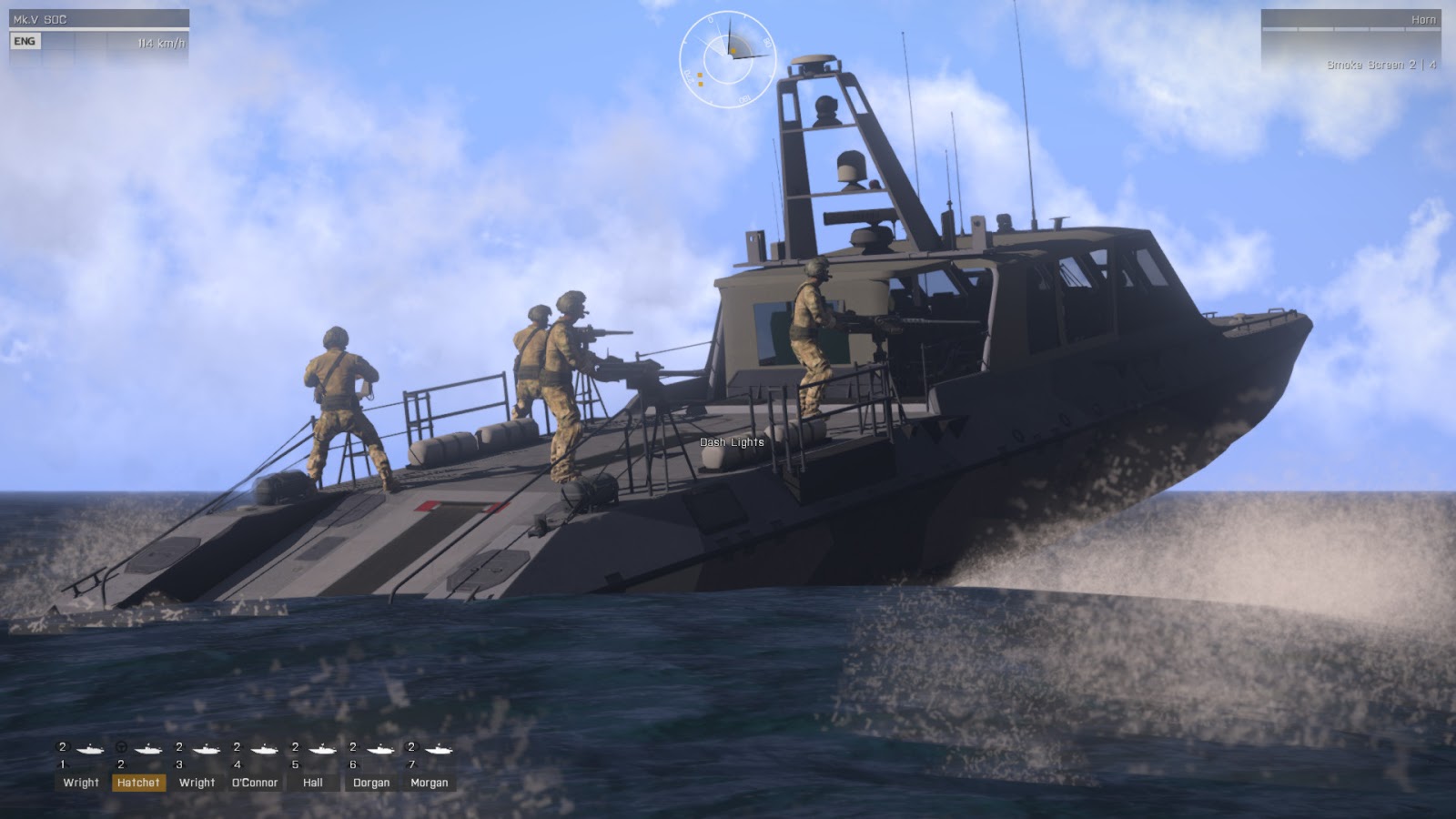Select unit 4 O'Connor's boat icon
Screen dimensions: 1456x819
(x=266, y=750)
